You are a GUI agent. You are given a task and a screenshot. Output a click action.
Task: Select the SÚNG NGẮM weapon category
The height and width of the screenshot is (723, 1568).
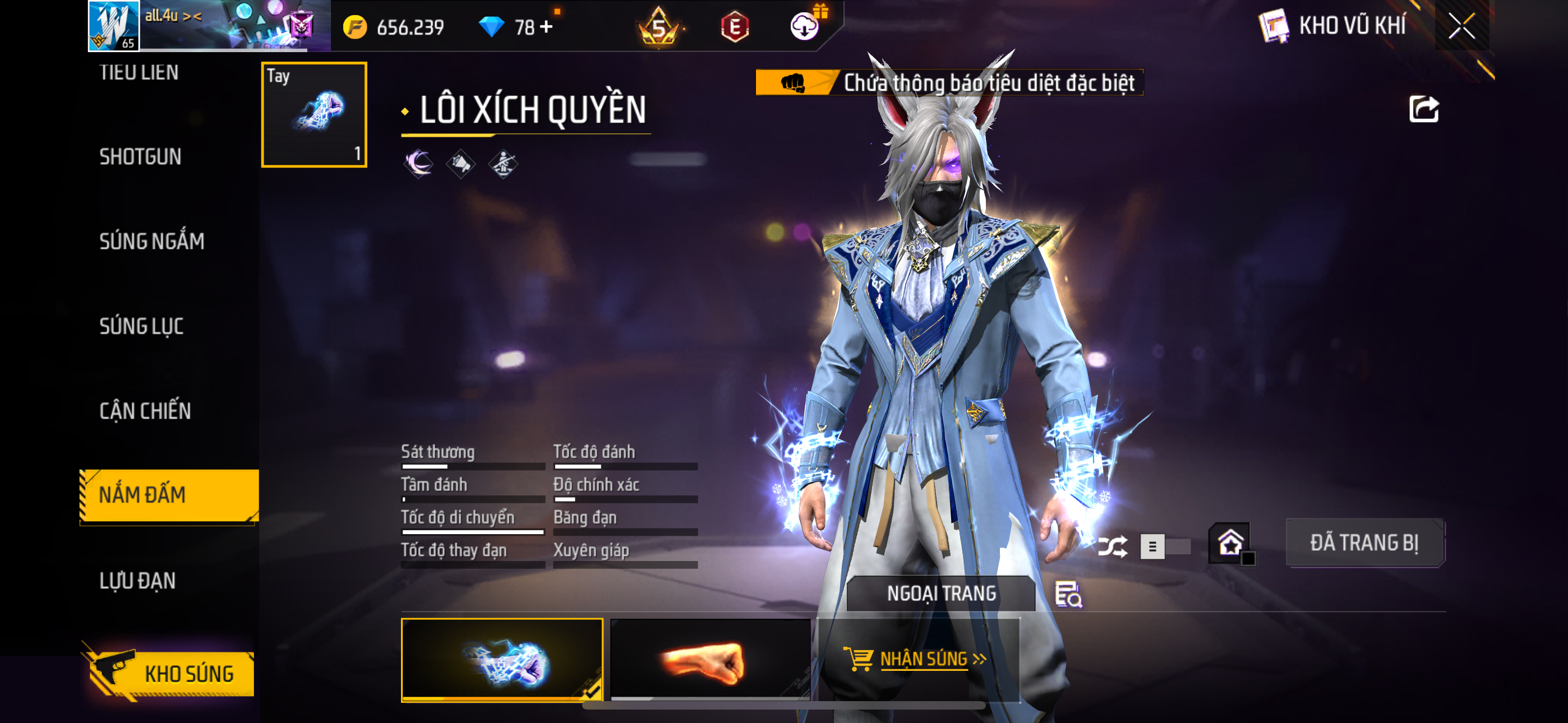pos(151,242)
